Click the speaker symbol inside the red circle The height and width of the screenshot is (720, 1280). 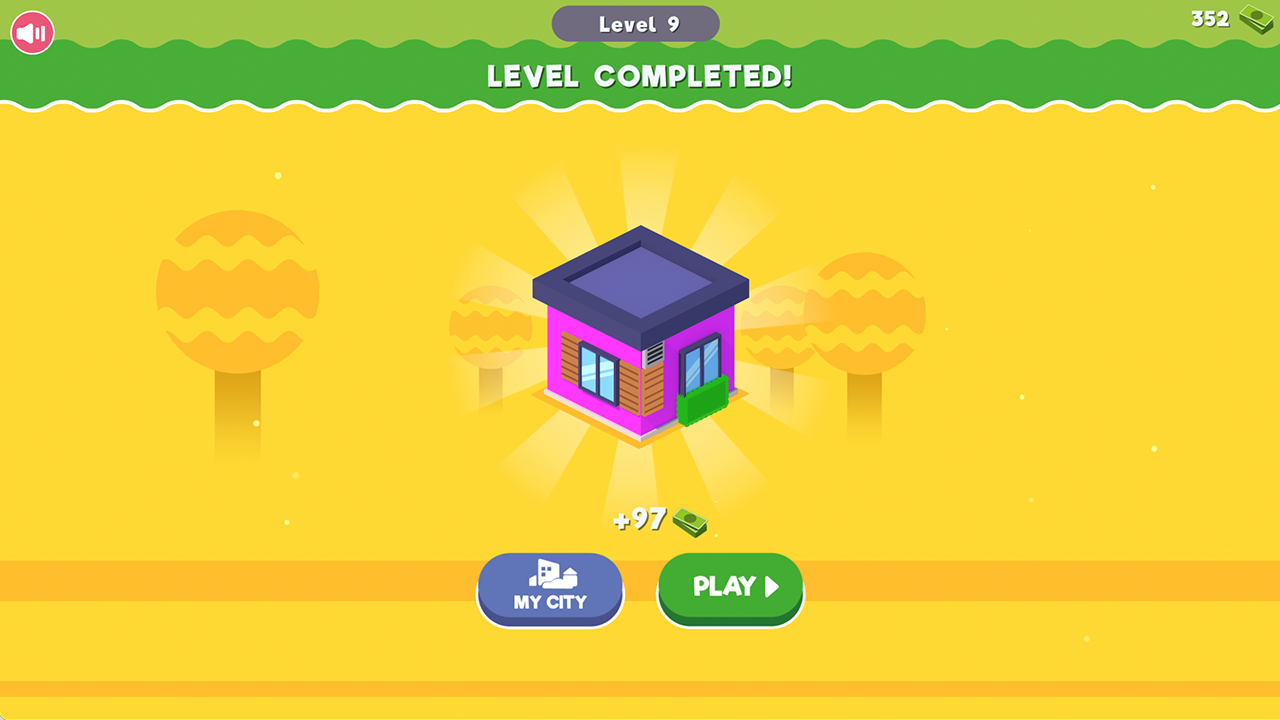31,31
